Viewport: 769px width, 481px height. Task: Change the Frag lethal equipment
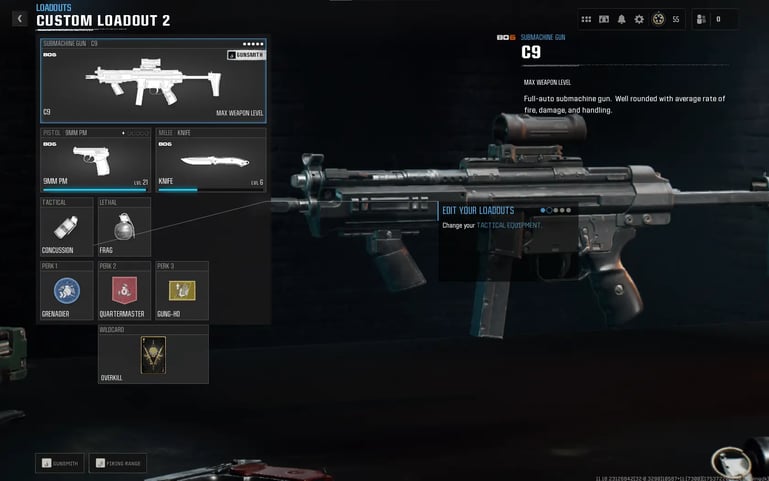(124, 227)
